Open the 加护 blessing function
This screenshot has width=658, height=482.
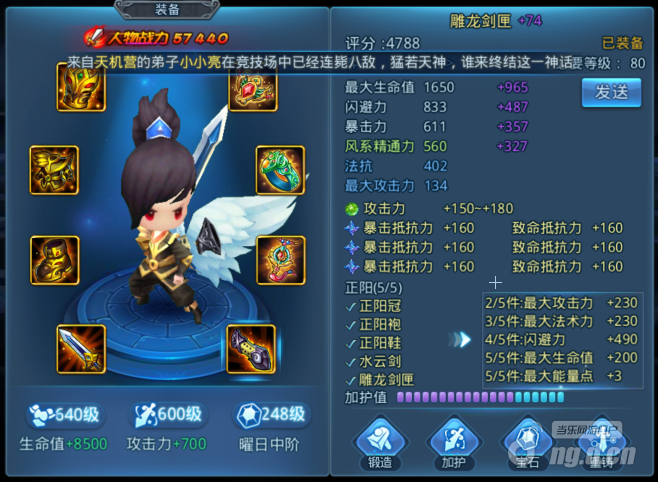[x=453, y=440]
